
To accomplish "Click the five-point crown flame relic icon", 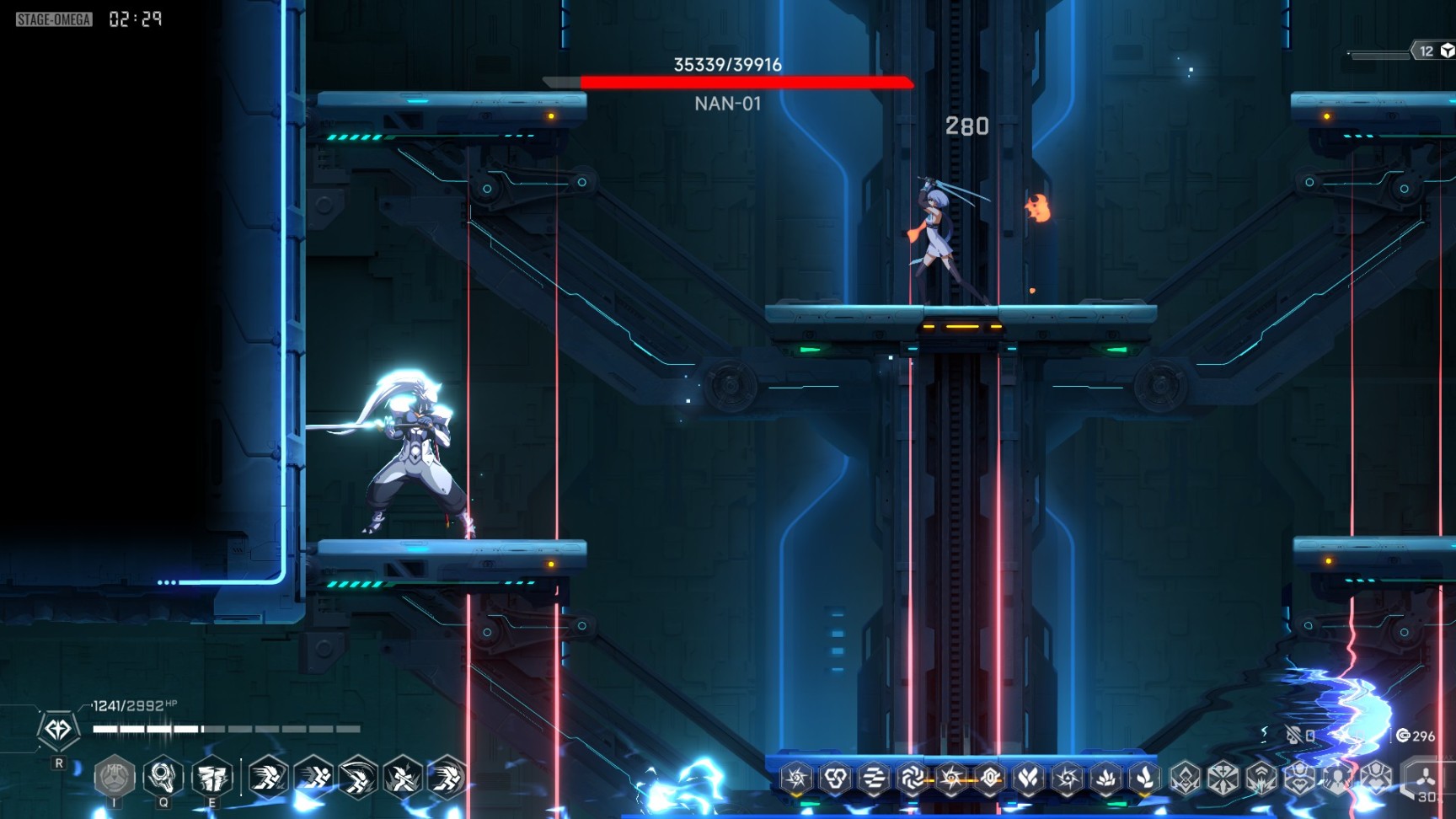I will 1106,778.
